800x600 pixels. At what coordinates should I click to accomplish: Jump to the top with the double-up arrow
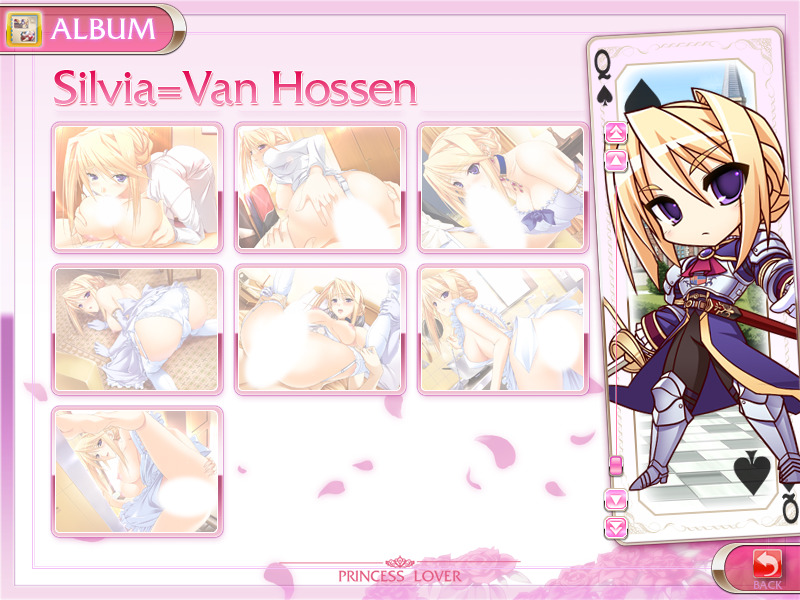[616, 132]
